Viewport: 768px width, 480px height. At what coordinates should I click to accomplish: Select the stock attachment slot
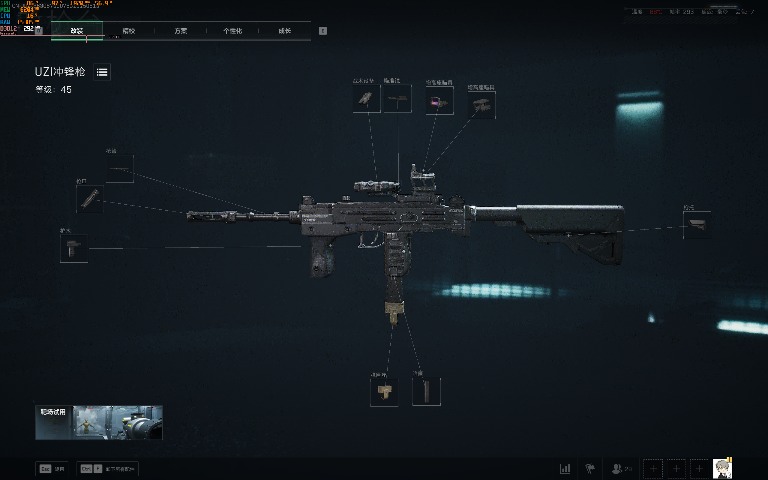click(x=697, y=225)
